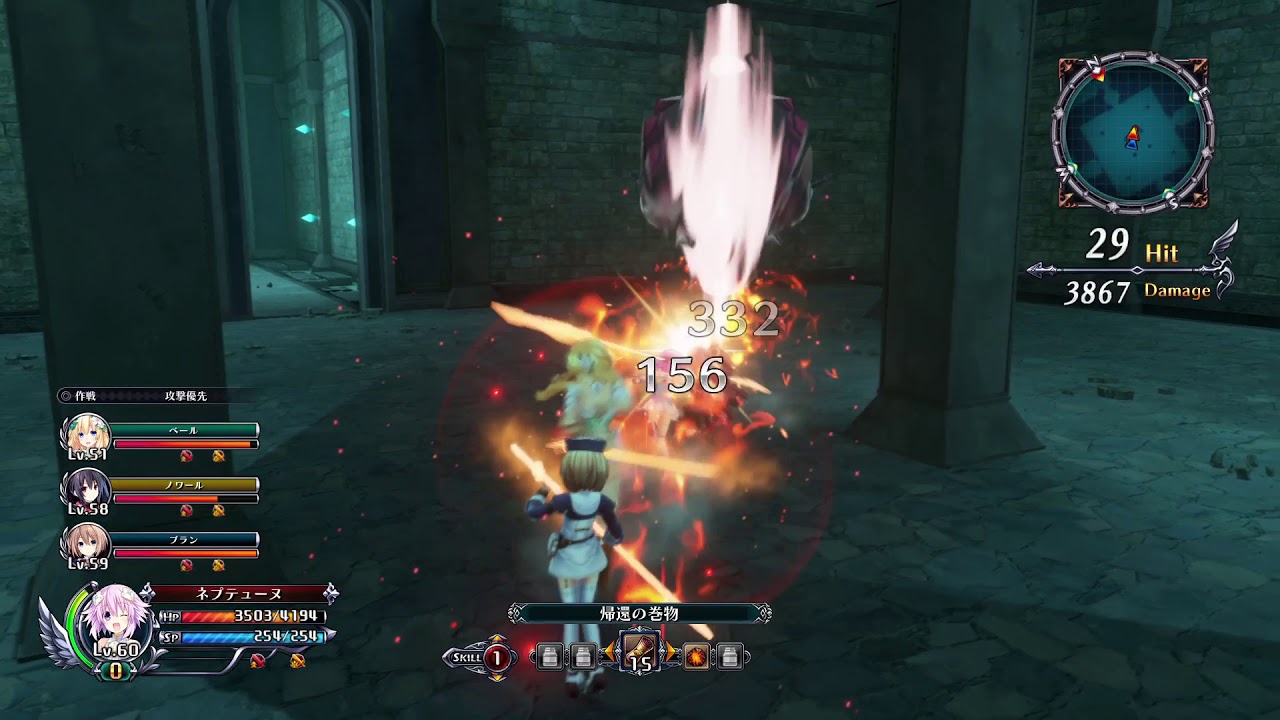1280x720 pixels.
Task: Open the circular dungeon minimap
Action: click(x=1133, y=133)
